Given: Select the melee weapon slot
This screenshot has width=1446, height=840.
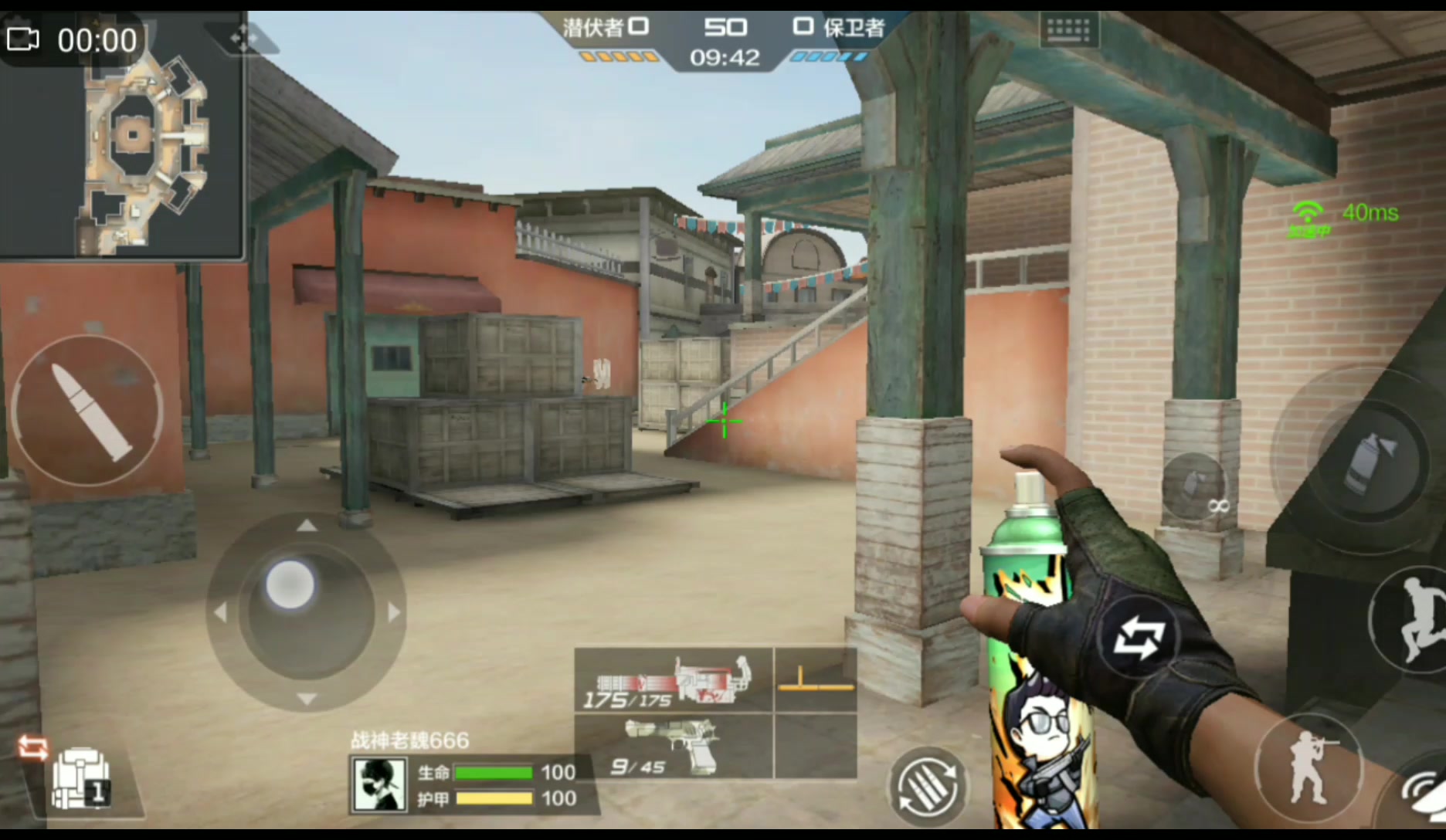Looking at the screenshot, I should pos(816,680).
